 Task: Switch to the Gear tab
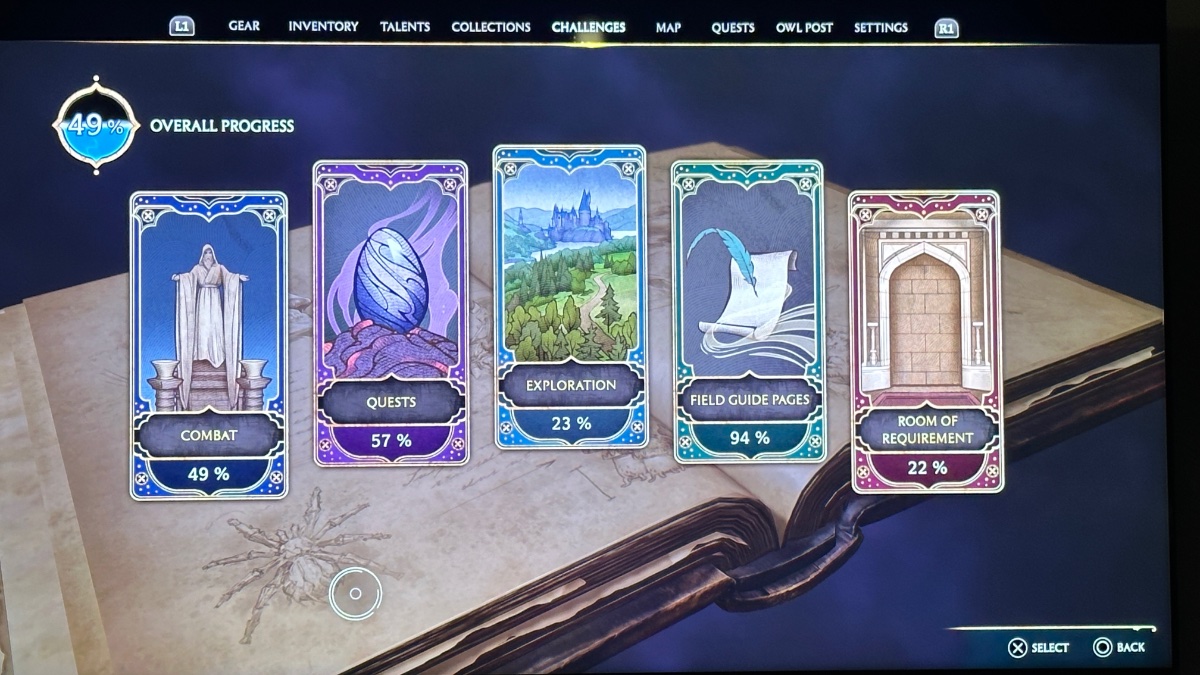pos(244,27)
